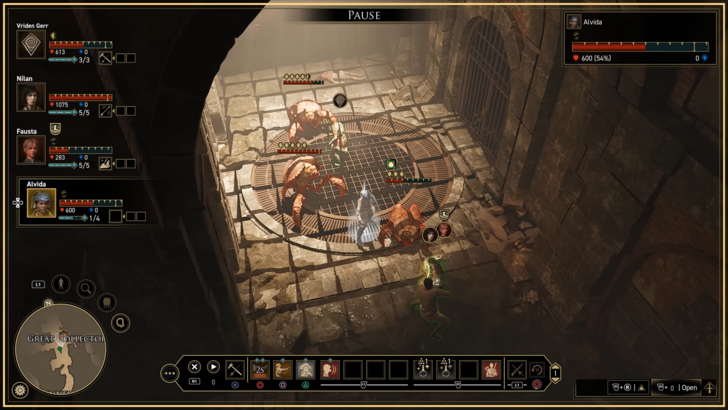Select the crossed swords weapon set icon
The height and width of the screenshot is (410, 728).
click(x=517, y=370)
